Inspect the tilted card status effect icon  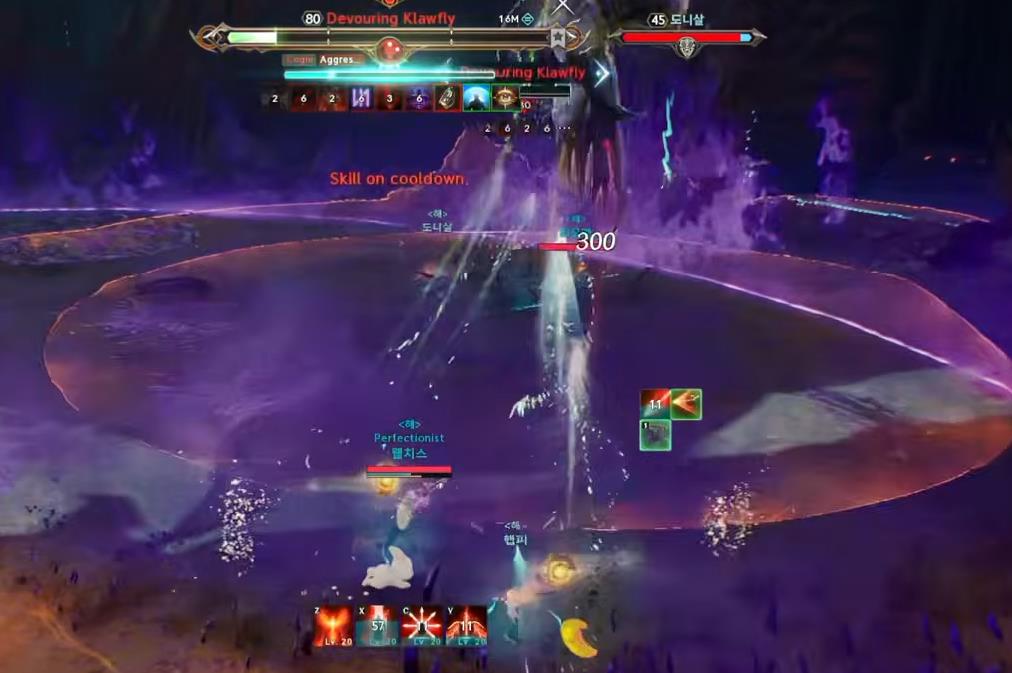[x=447, y=98]
